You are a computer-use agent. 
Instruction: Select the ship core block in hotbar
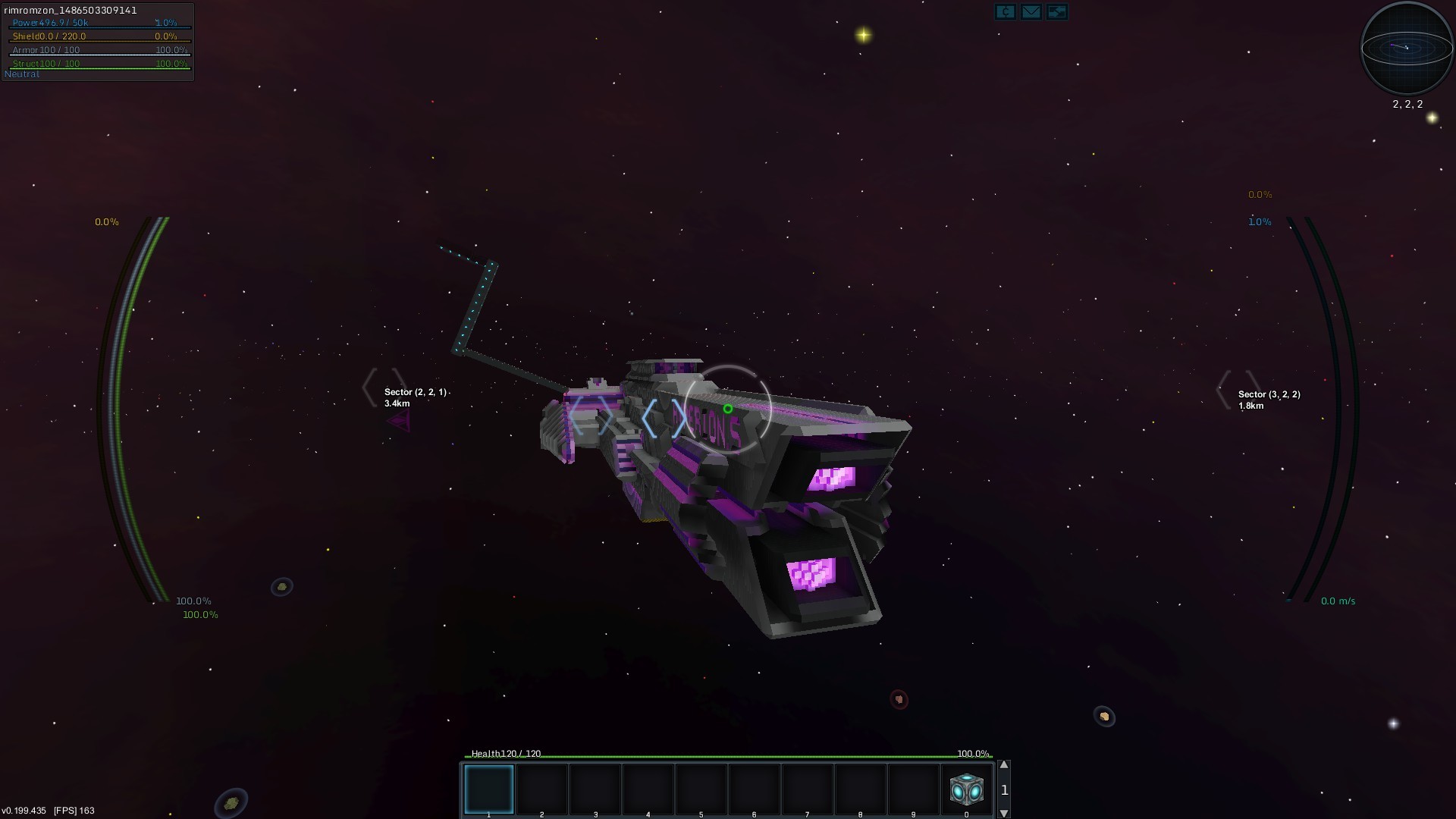[966, 789]
